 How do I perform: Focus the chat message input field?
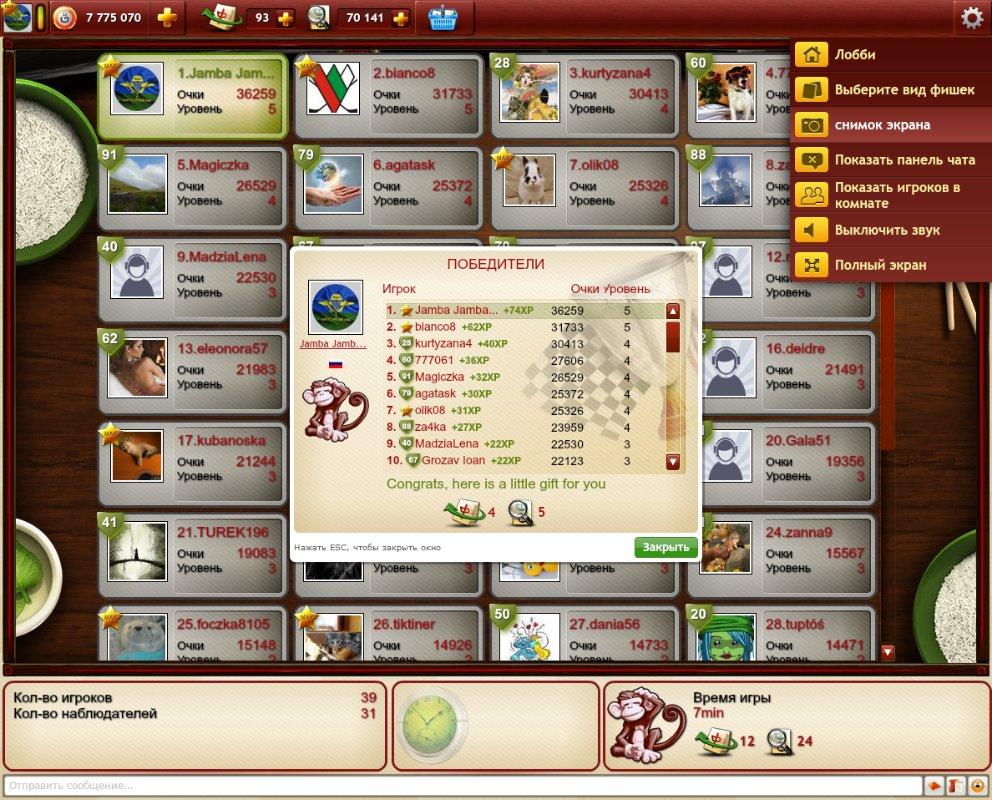(460, 785)
